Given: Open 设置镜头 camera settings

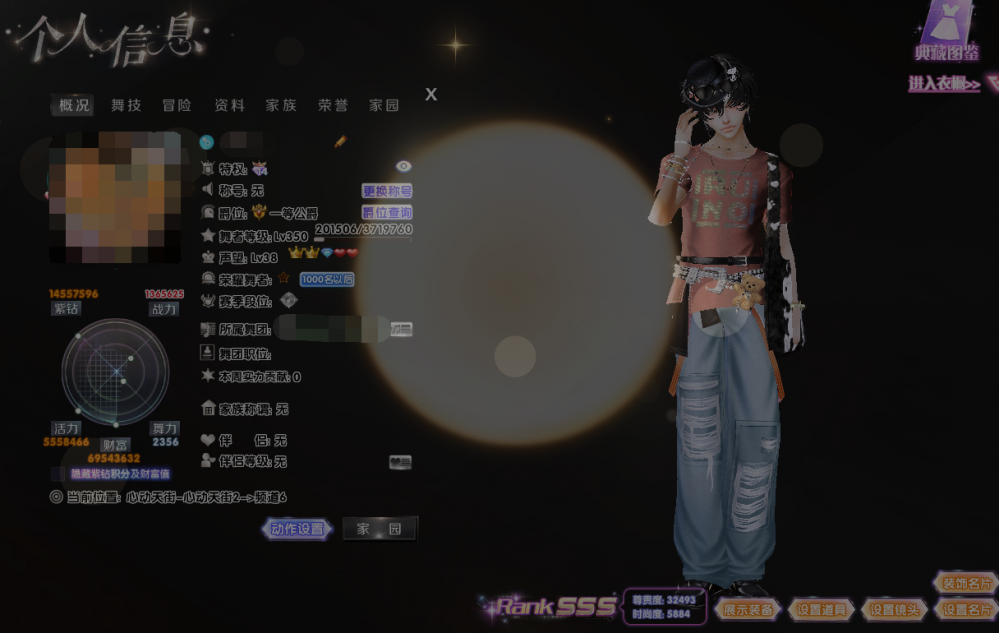Looking at the screenshot, I should 895,609.
